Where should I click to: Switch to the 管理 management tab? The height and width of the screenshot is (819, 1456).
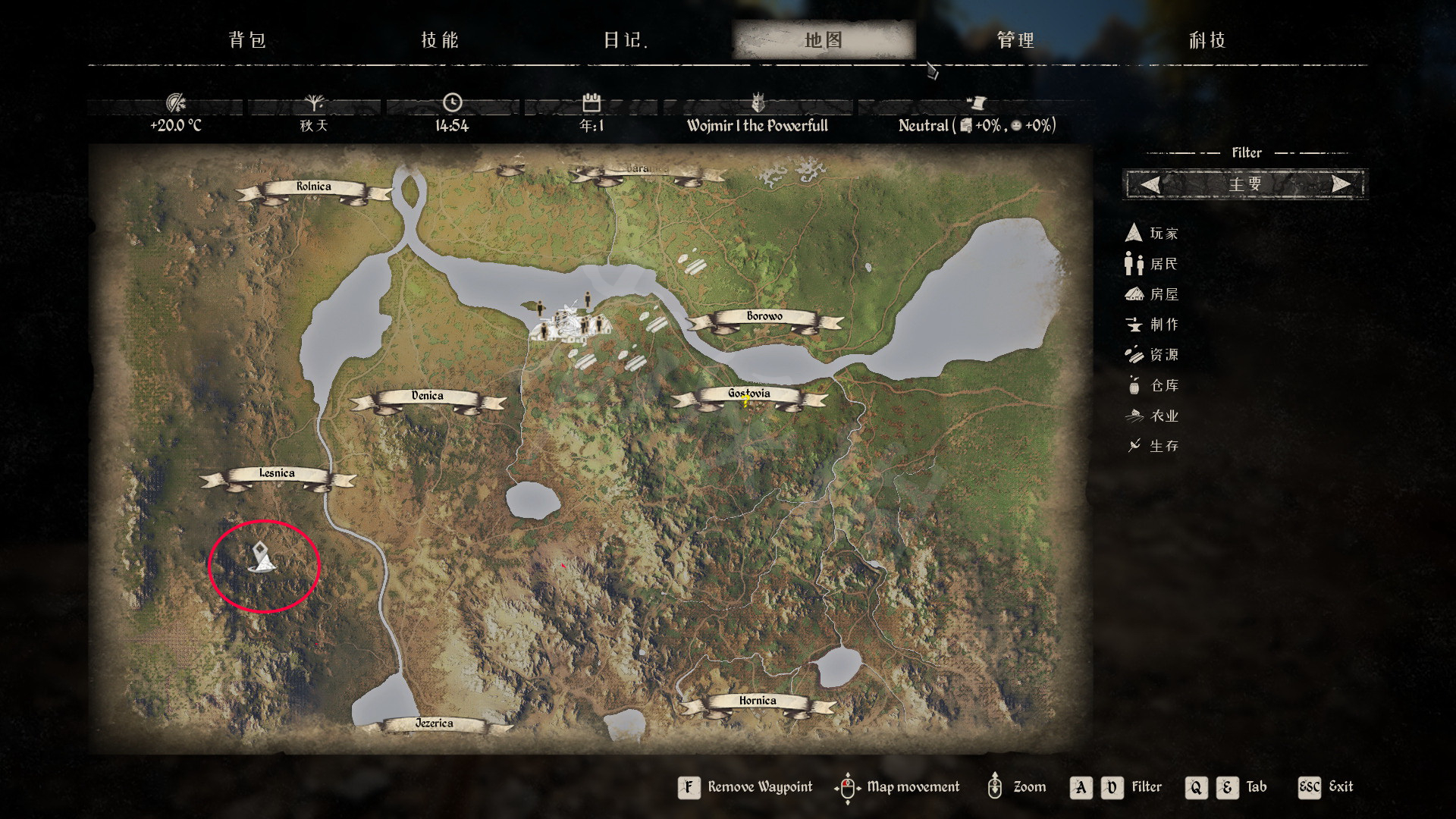[x=1015, y=40]
